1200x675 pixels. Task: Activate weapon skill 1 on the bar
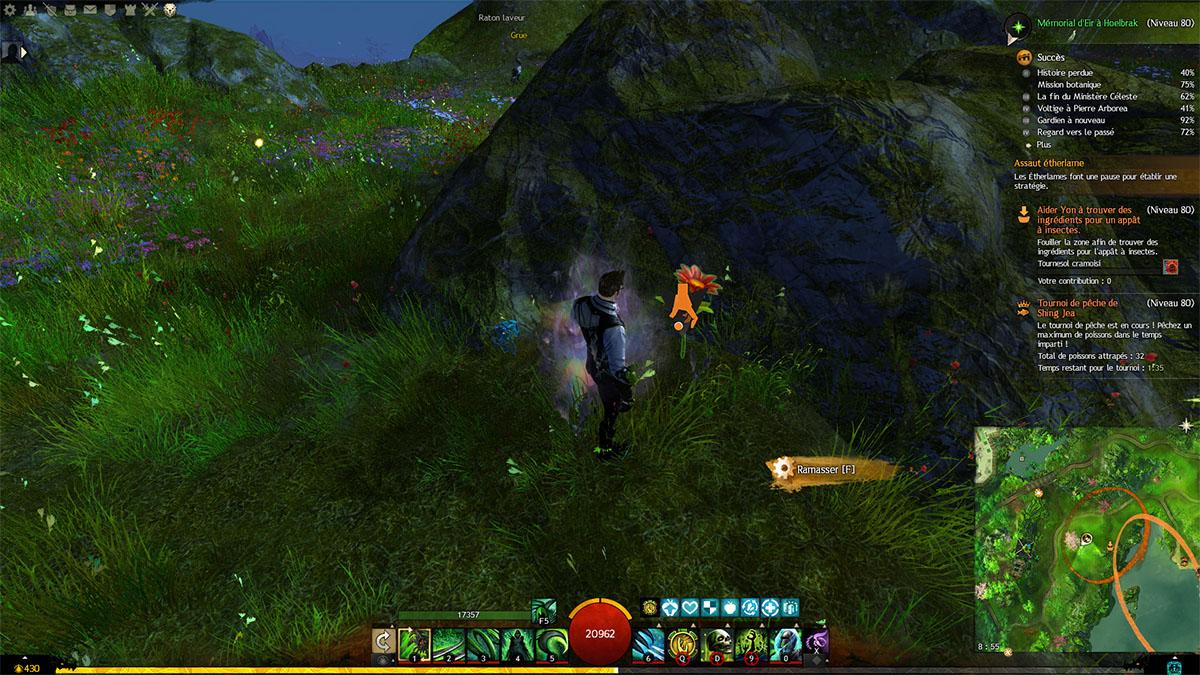414,641
